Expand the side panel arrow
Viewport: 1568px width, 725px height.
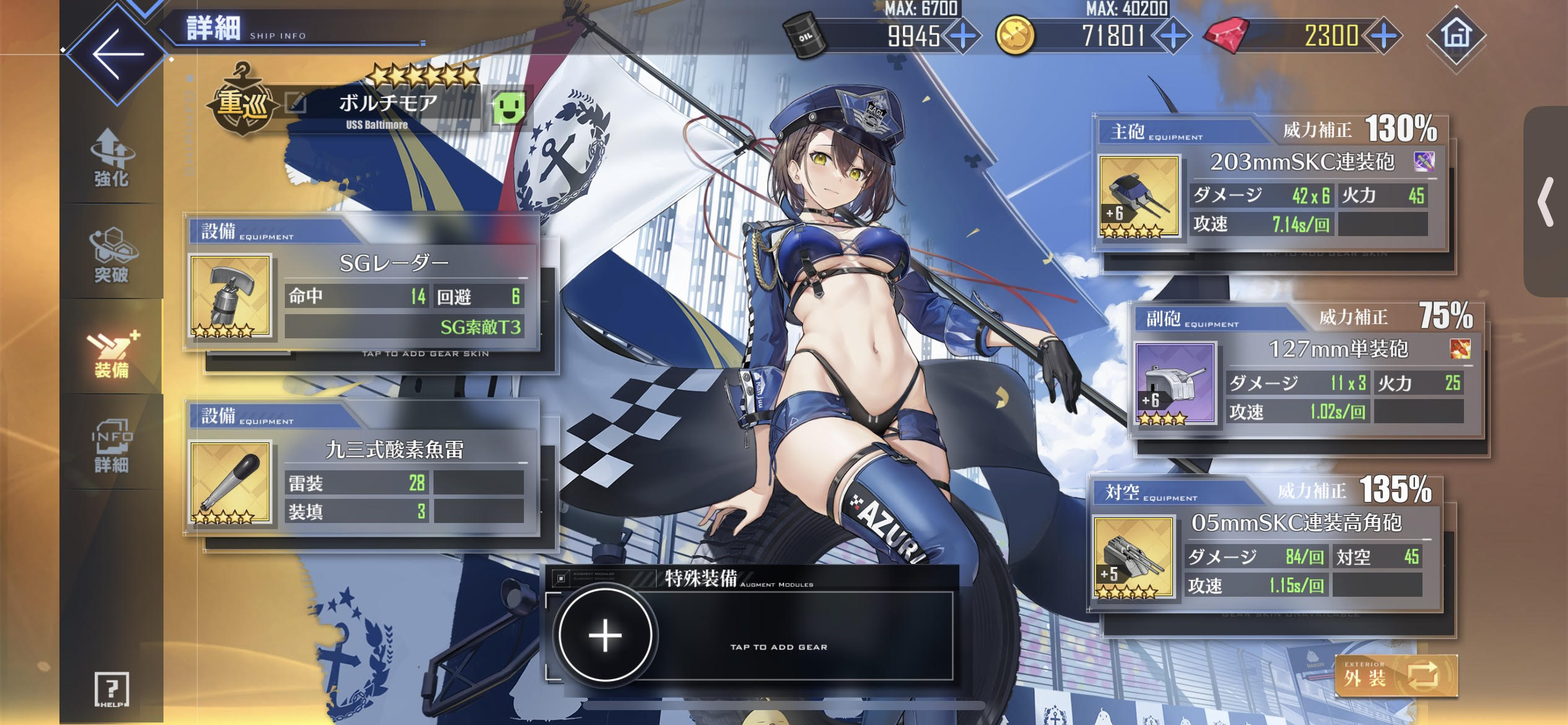(x=1546, y=202)
